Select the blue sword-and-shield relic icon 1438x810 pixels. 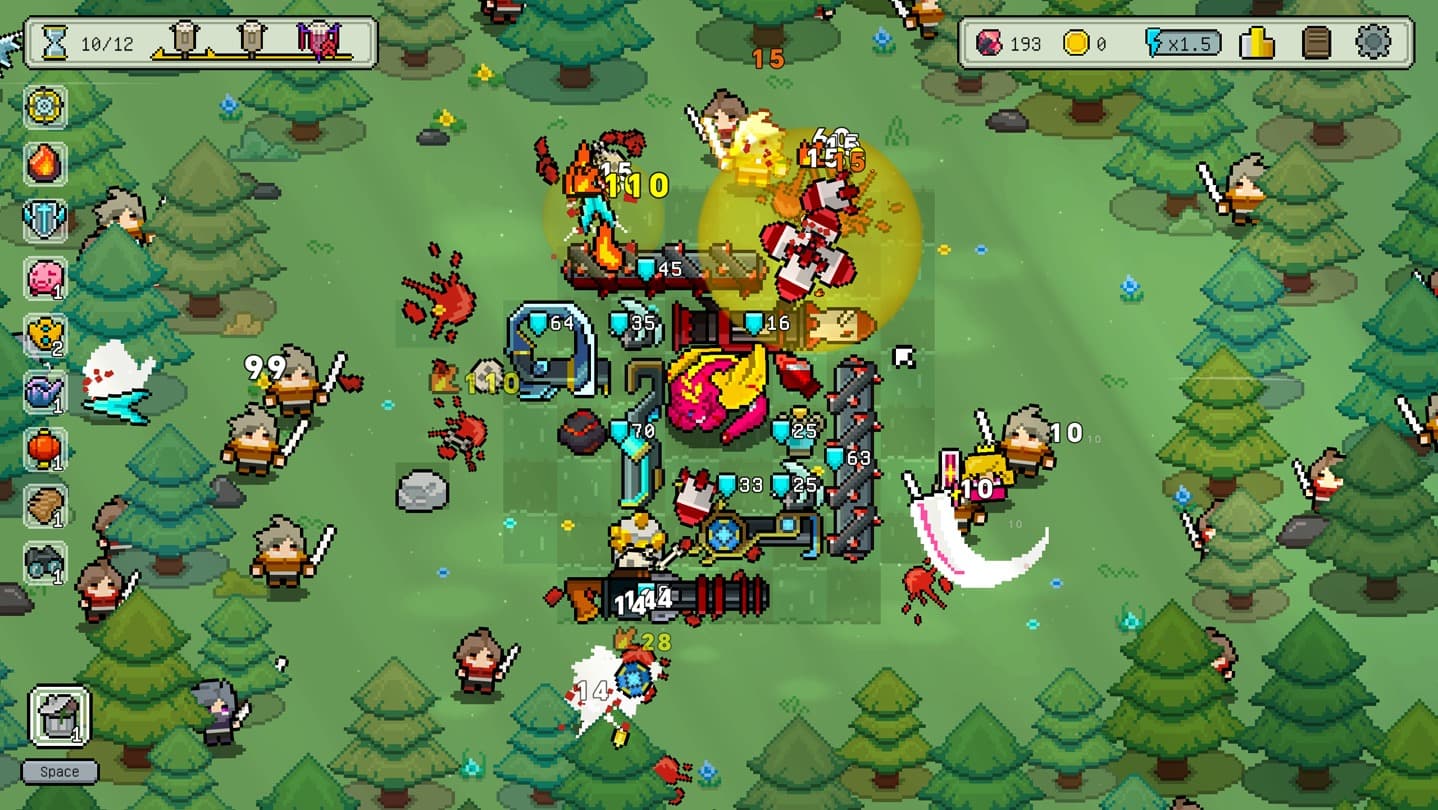(45, 220)
